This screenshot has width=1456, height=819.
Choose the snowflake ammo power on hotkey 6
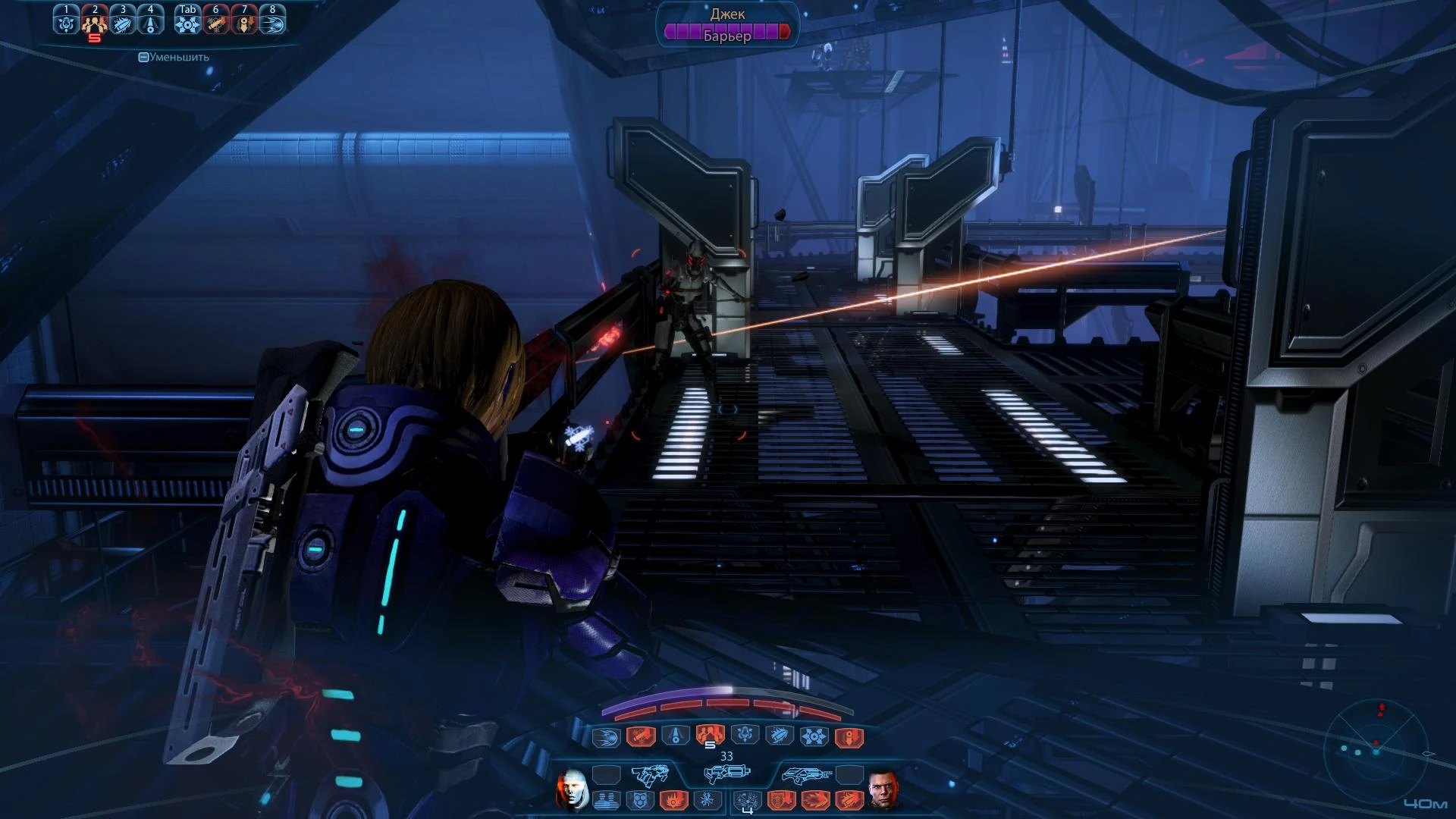216,22
